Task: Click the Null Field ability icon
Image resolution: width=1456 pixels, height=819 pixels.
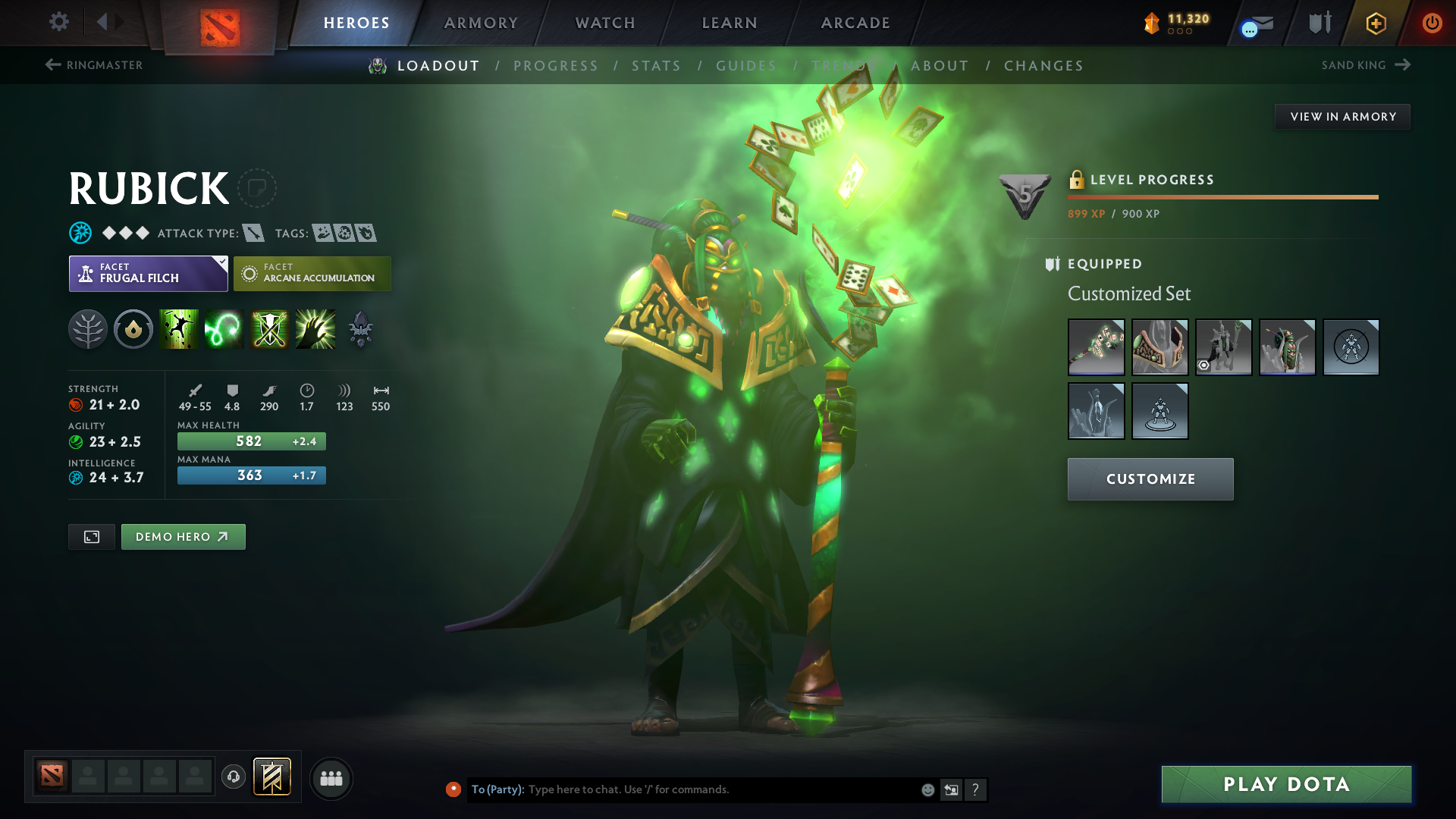Action: point(269,328)
